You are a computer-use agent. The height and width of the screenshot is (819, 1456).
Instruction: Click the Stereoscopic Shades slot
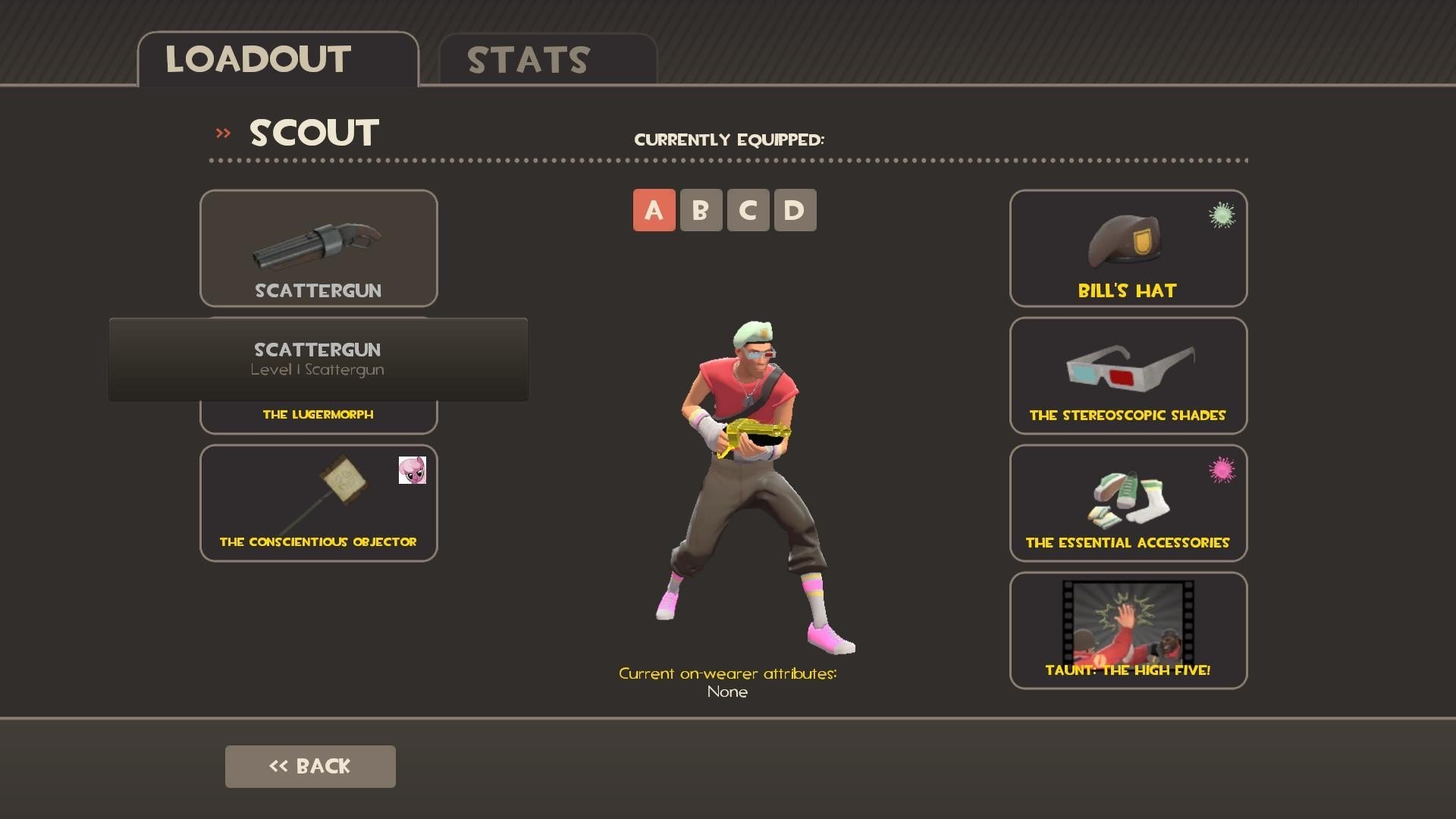(1128, 375)
